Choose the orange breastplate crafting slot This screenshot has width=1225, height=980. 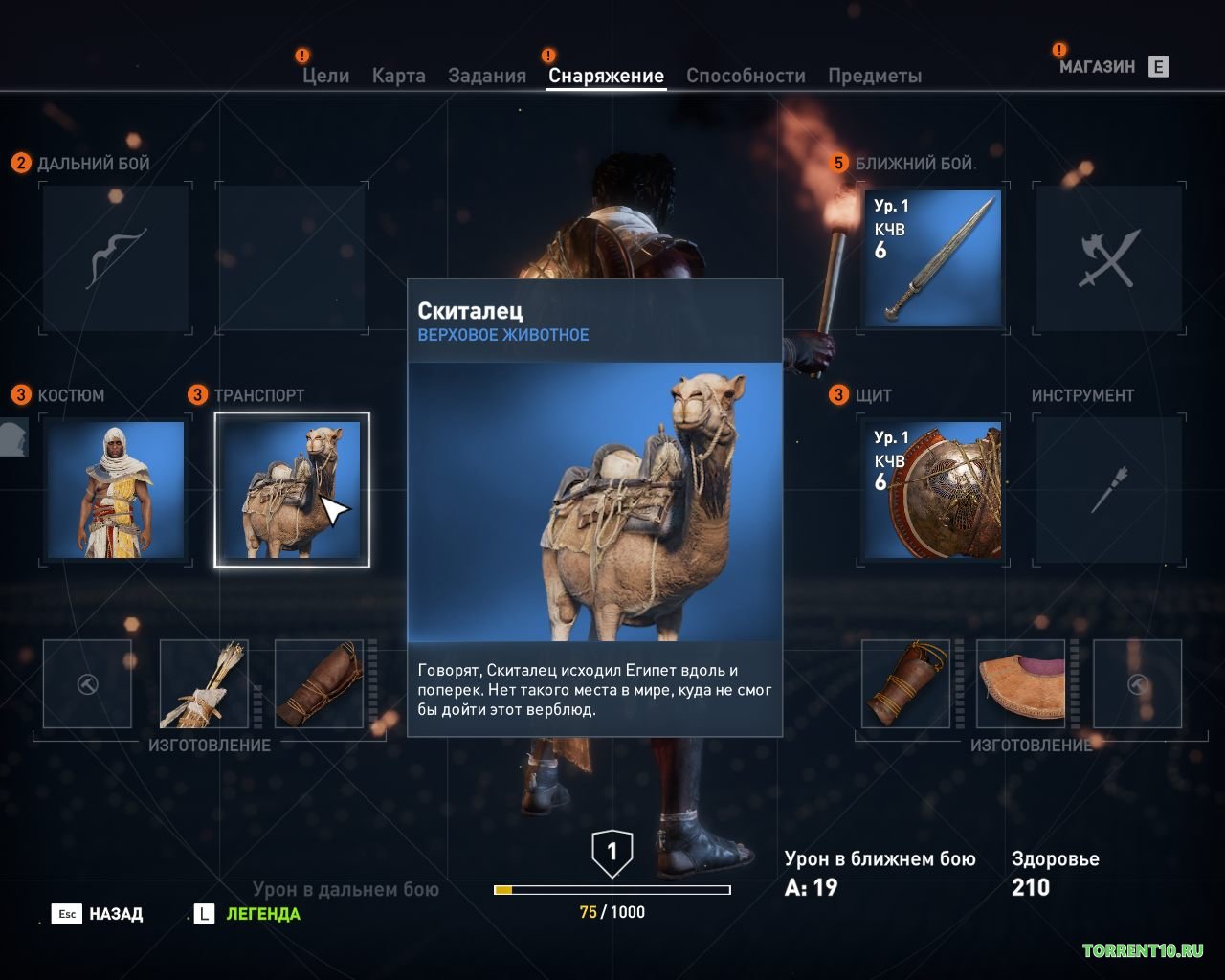pyautogui.click(x=1020, y=683)
